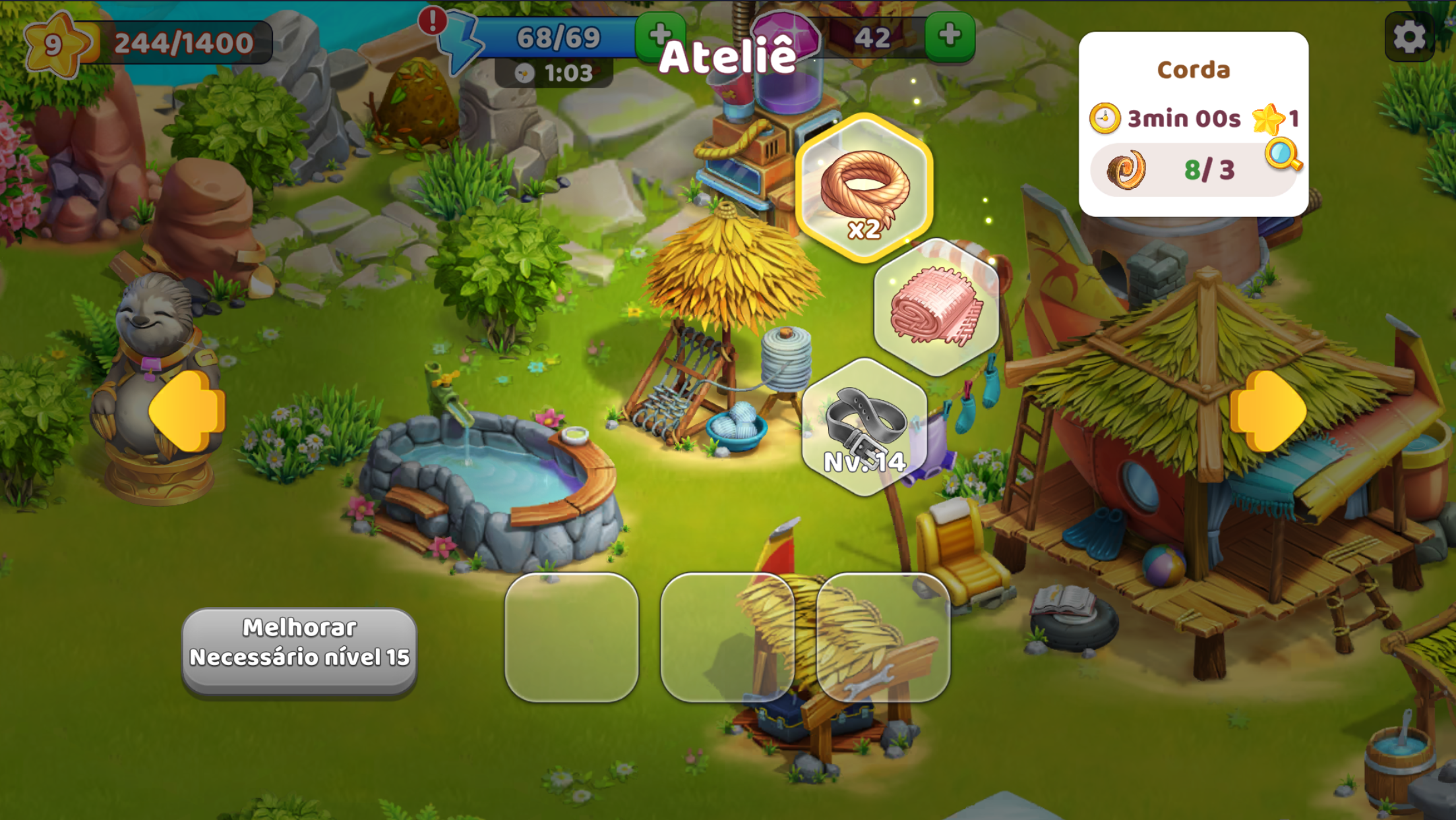Tap the red exclamation alert icon
This screenshot has width=1456, height=820.
tap(433, 21)
